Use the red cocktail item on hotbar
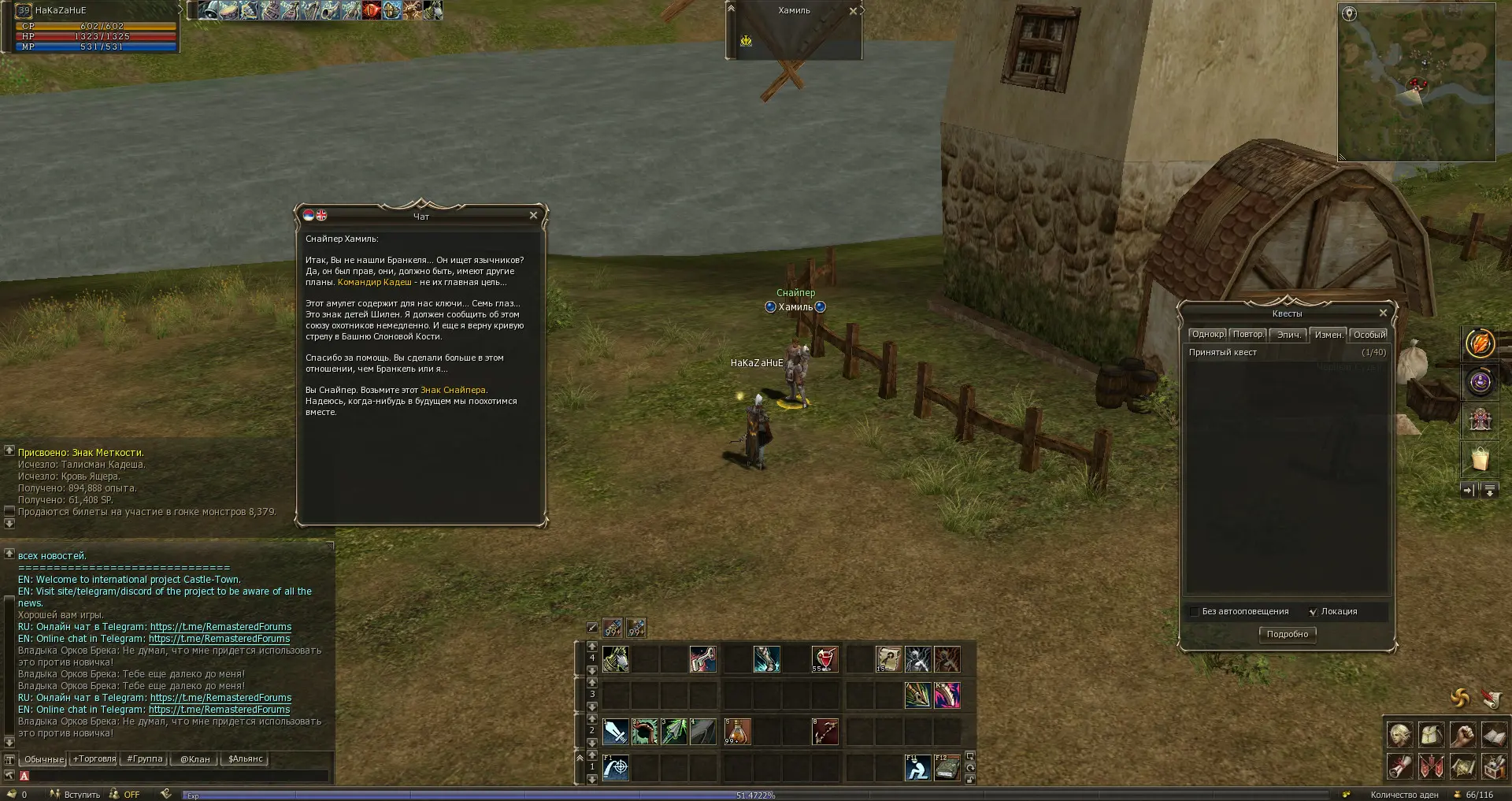1512x801 pixels. pyautogui.click(x=825, y=658)
